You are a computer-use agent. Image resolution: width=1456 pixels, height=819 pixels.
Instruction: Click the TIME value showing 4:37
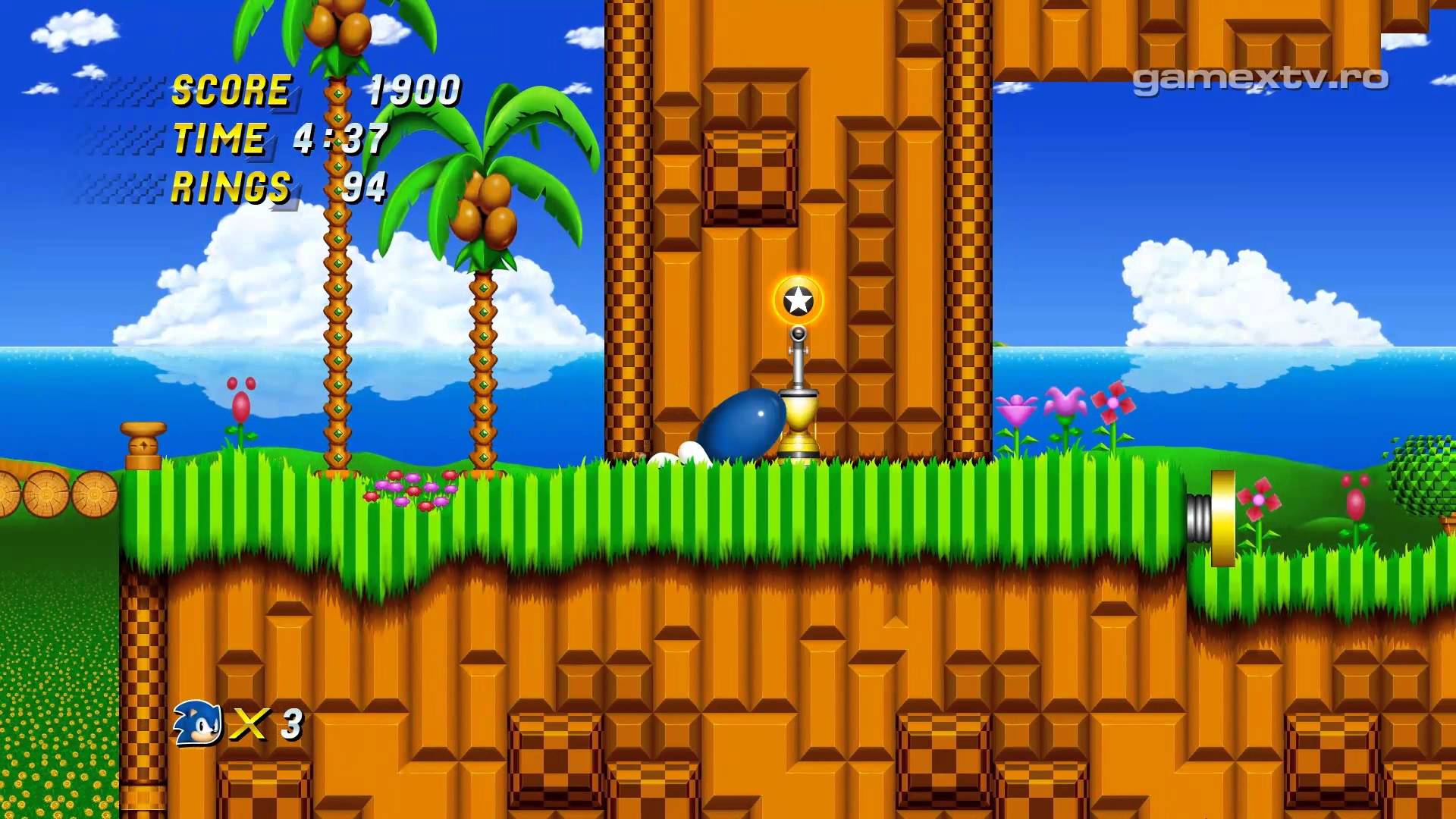[341, 138]
